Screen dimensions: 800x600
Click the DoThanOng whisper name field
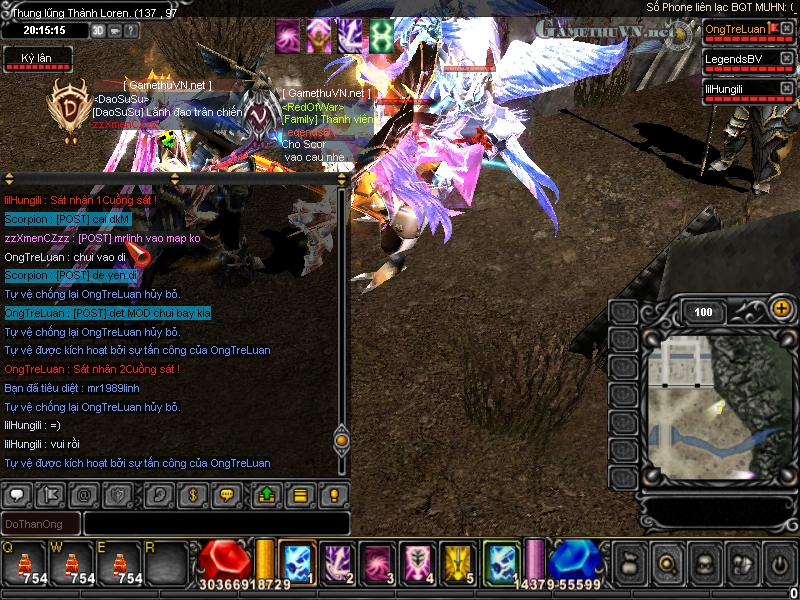pos(40,523)
